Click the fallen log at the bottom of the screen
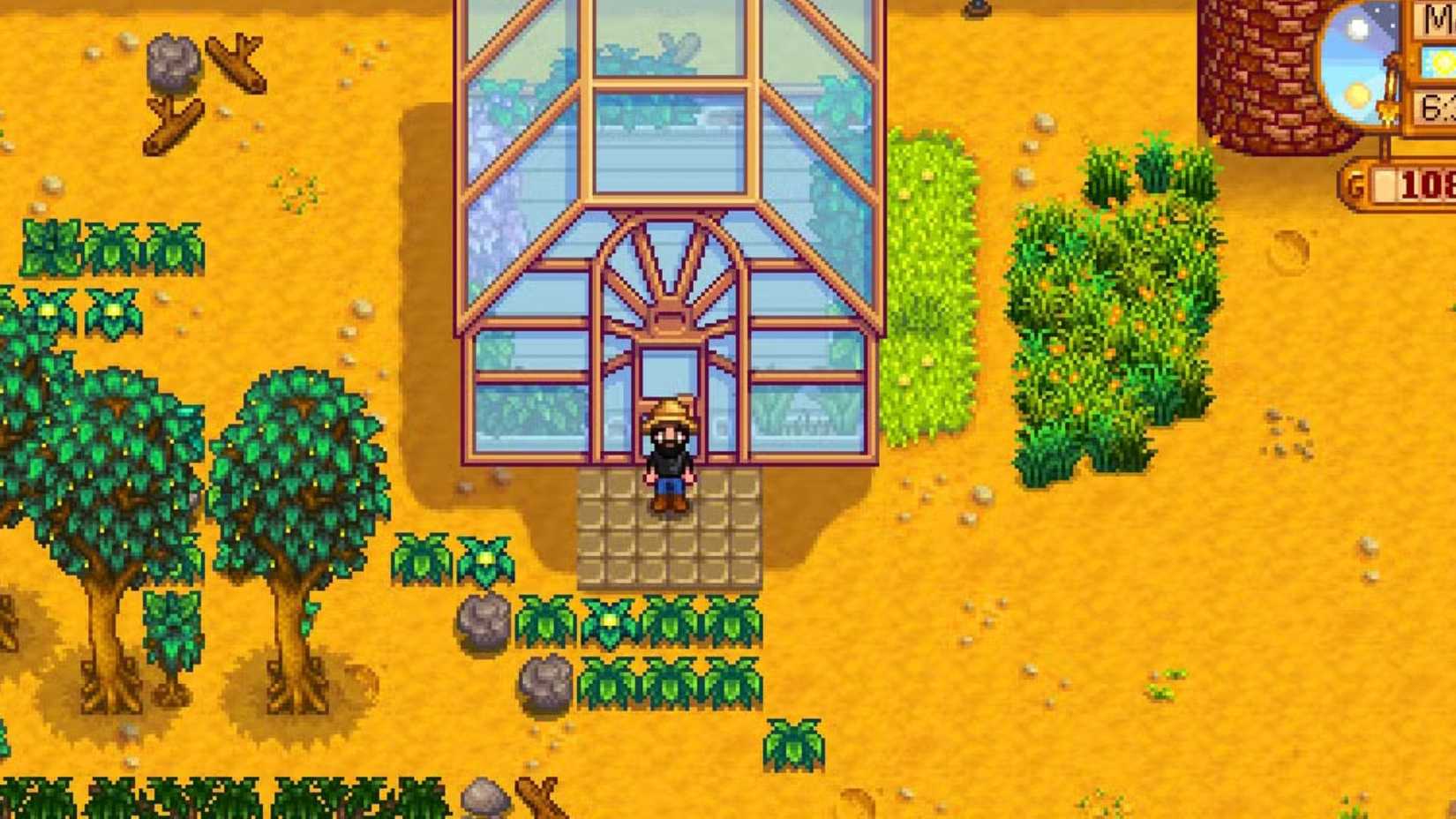This screenshot has height=819, width=1456. coord(538,799)
